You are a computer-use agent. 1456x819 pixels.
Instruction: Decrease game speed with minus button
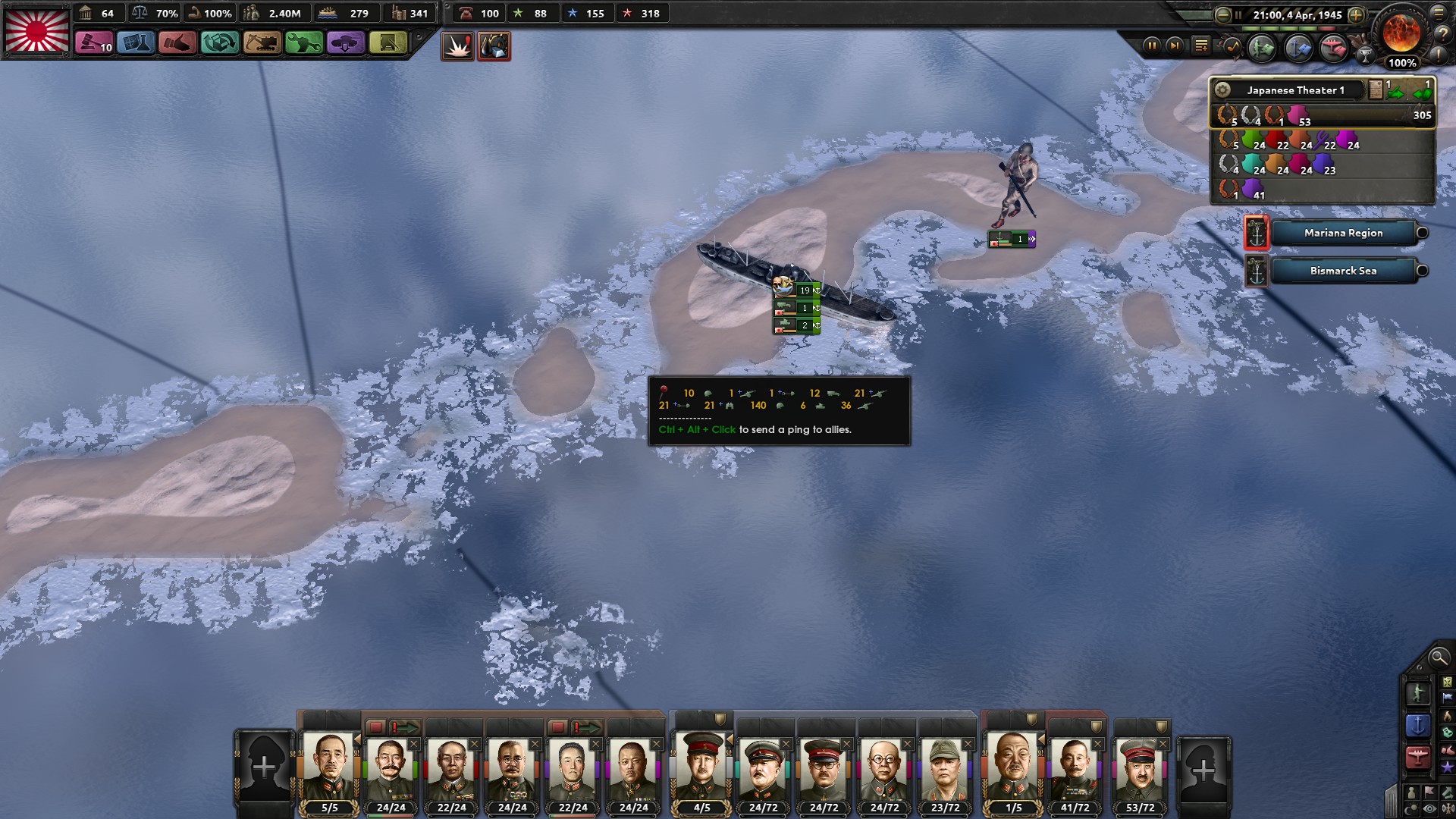pyautogui.click(x=1222, y=14)
